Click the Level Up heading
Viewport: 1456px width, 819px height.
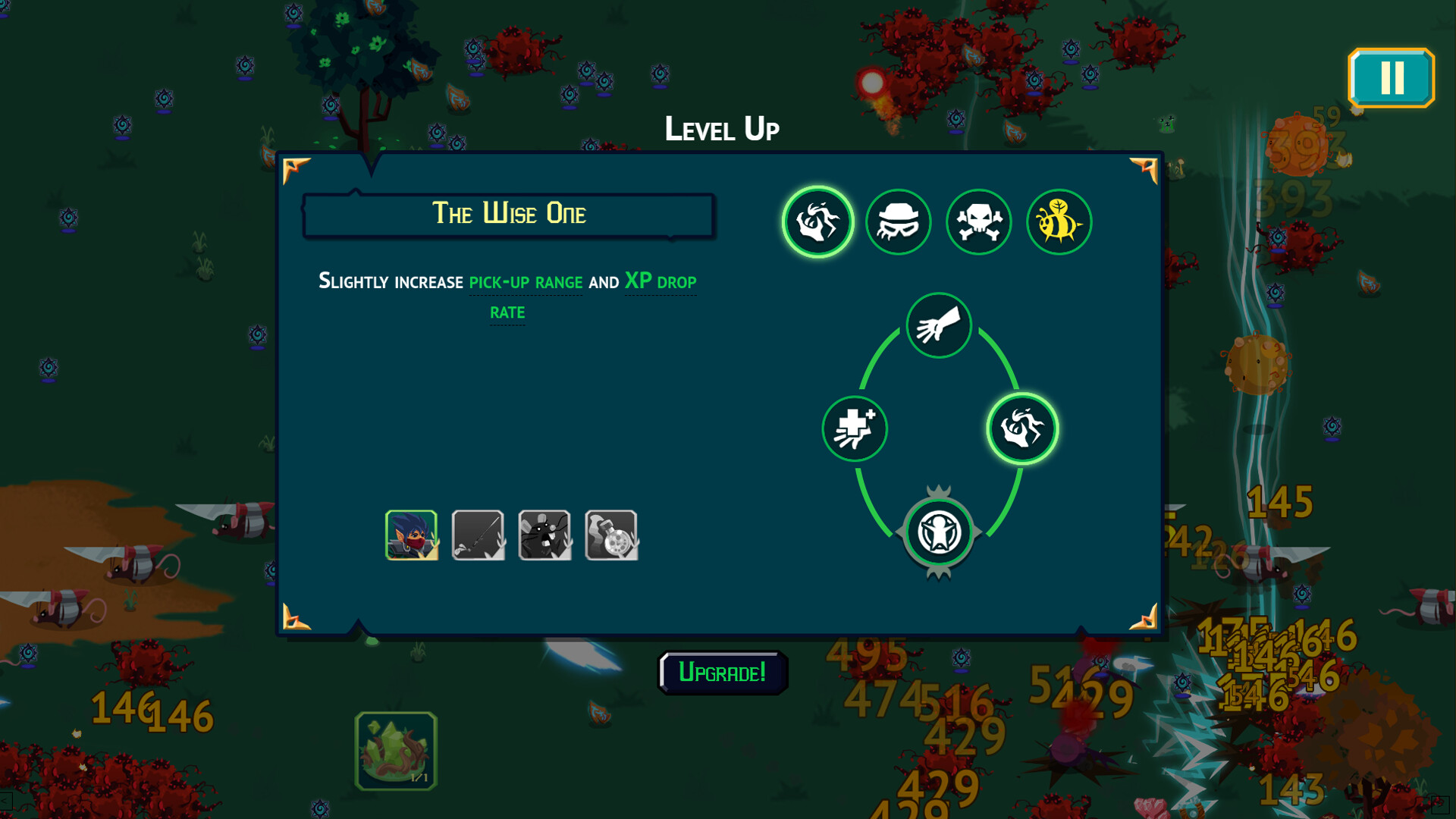(x=722, y=128)
